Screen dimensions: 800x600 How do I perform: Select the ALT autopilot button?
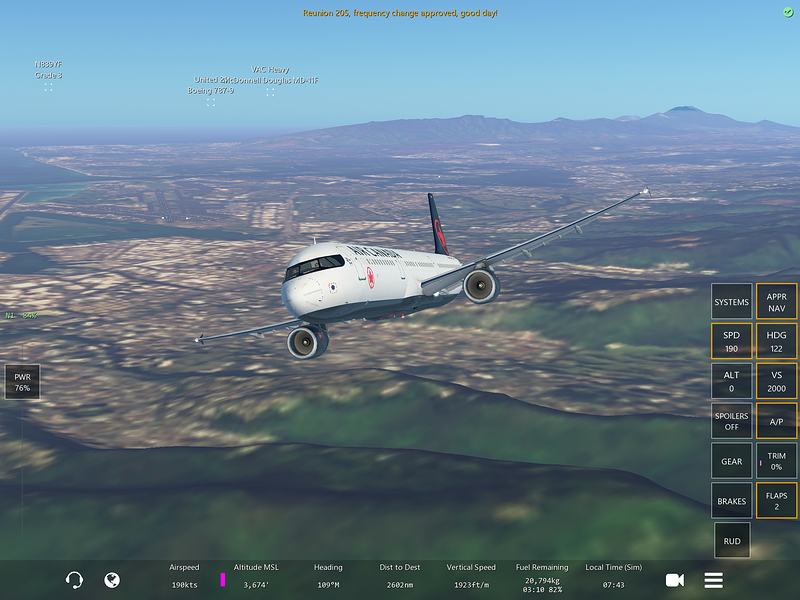731,381
